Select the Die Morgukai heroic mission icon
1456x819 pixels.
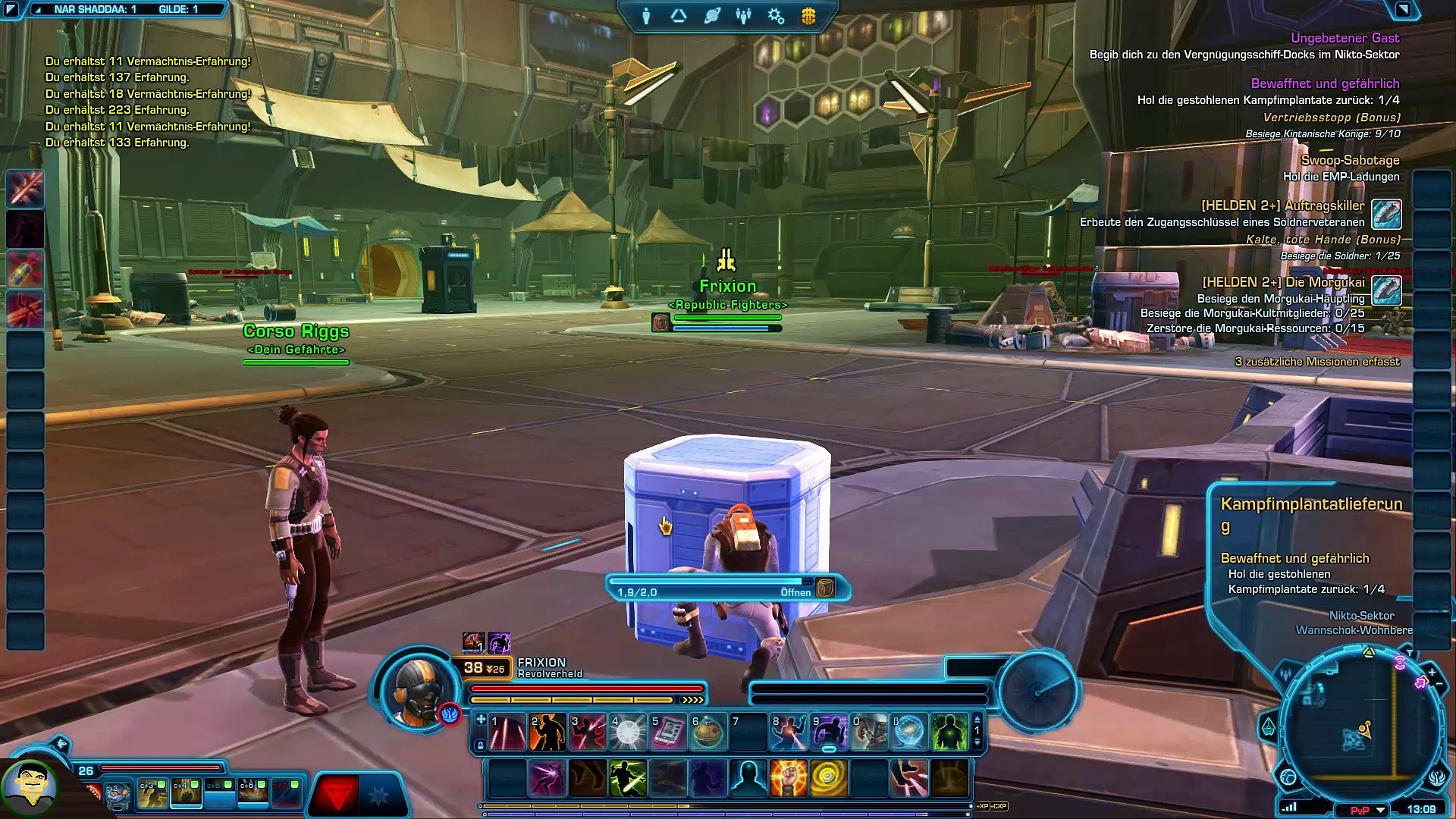click(x=1386, y=290)
